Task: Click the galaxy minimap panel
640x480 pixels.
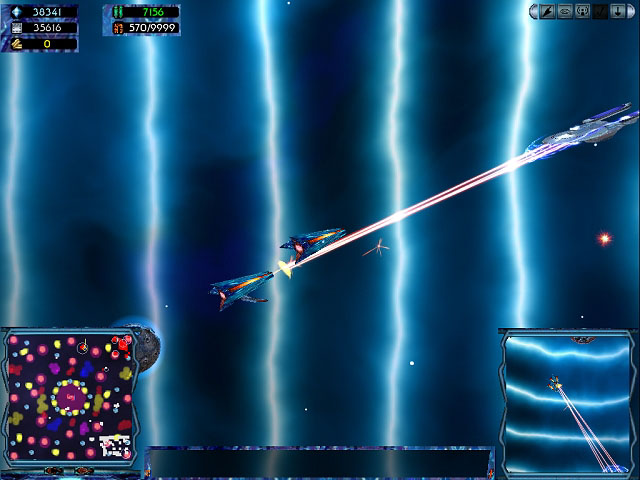Action: click(x=70, y=399)
